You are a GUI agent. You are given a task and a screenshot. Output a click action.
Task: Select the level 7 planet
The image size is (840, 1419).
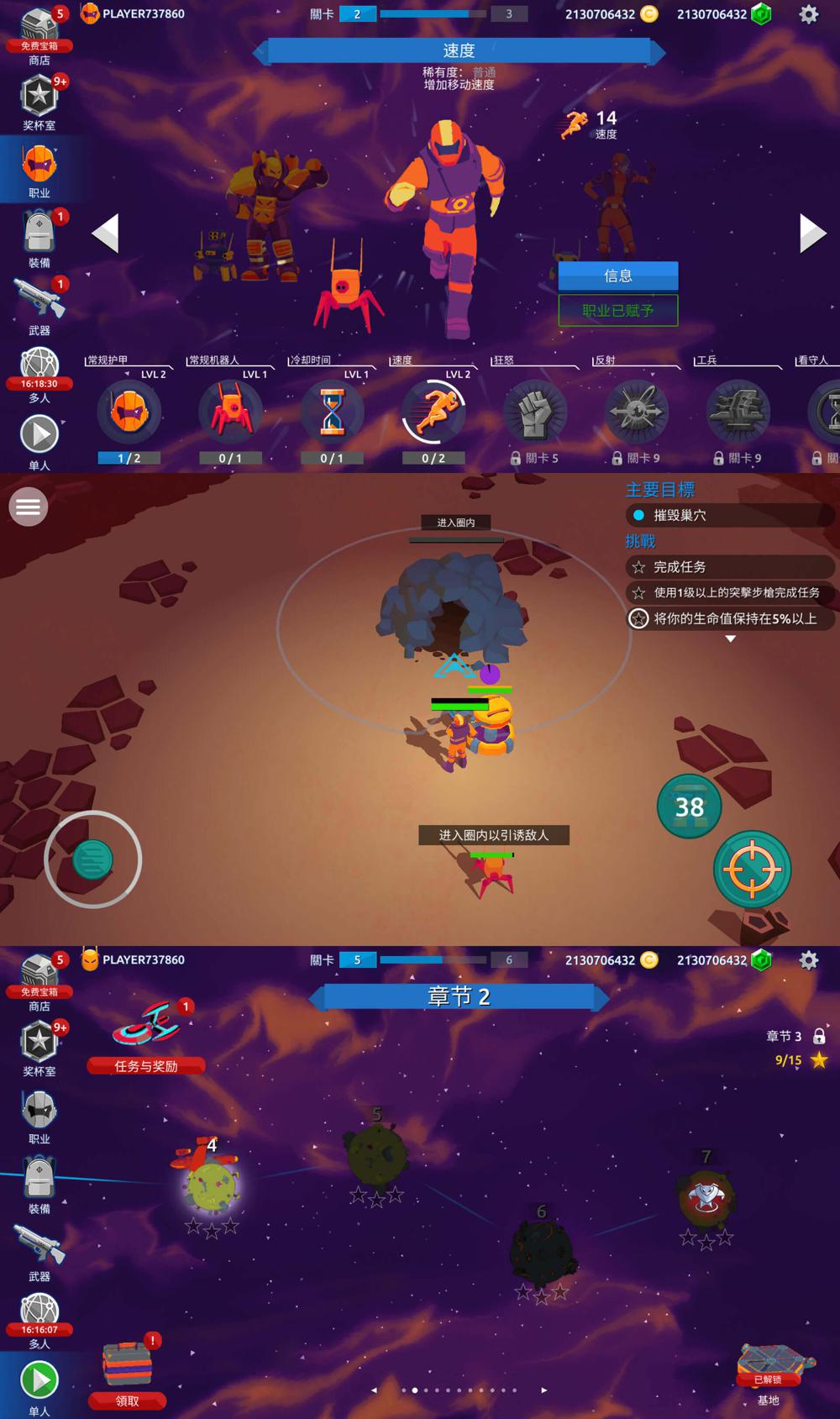[706, 1197]
